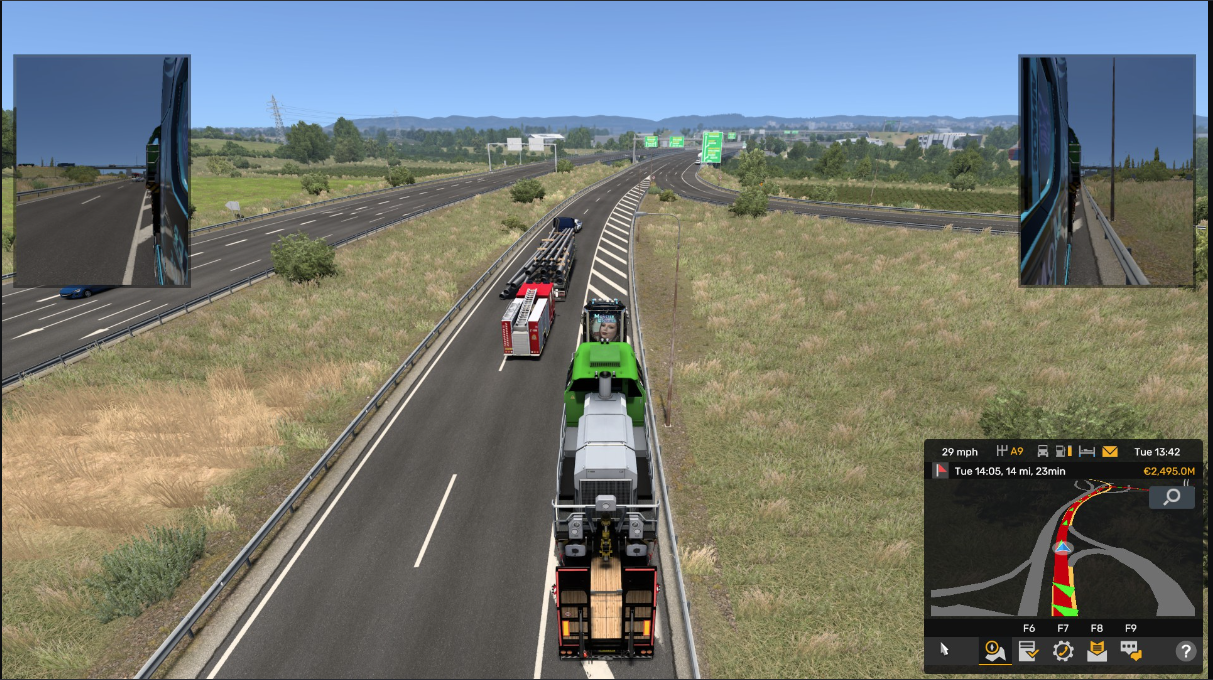Click the bed rest indicator icon

1087,452
